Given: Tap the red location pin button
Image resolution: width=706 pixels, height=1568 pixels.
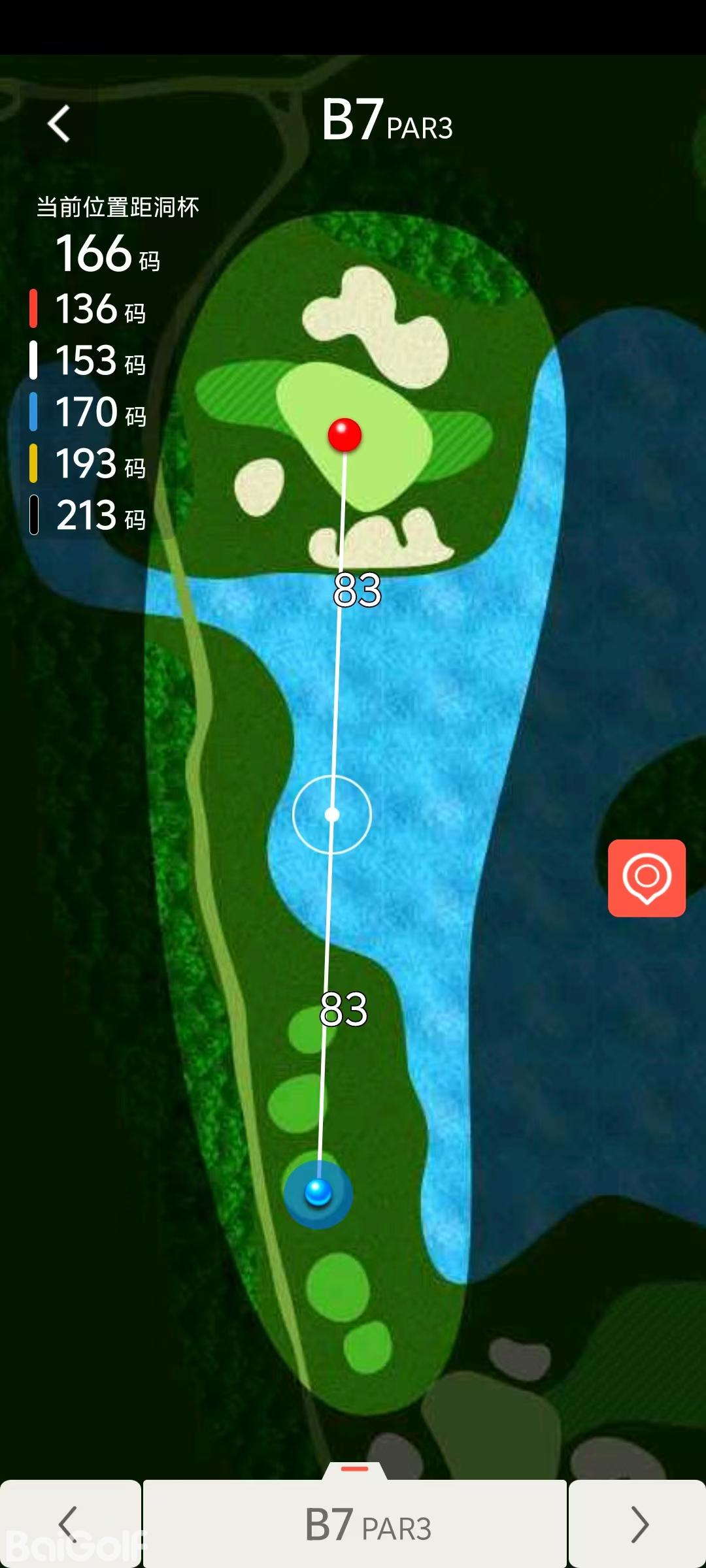Looking at the screenshot, I should pyautogui.click(x=647, y=877).
